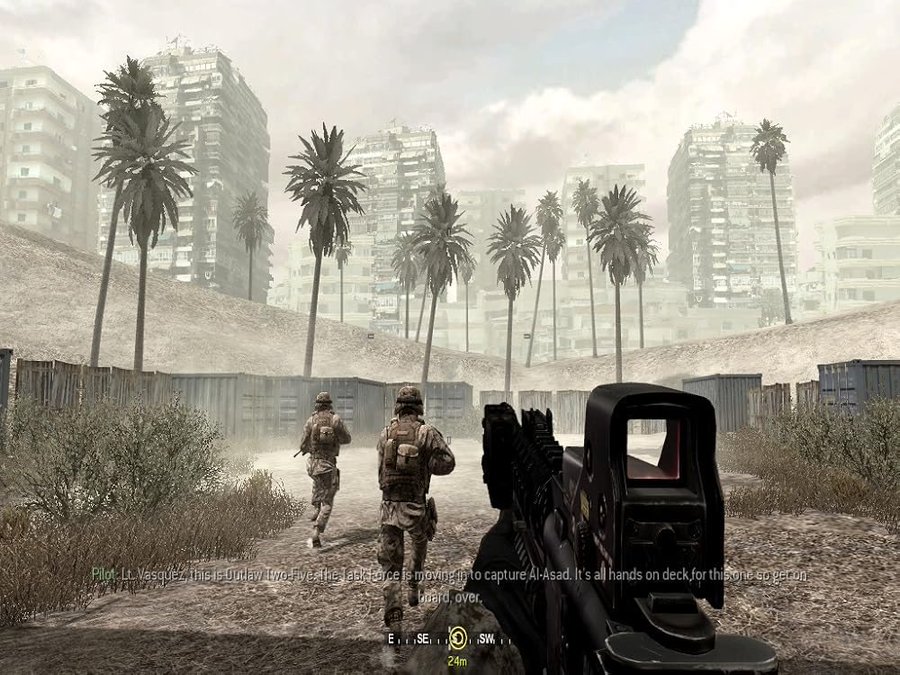Select the SE heading on the compass bar
Image resolution: width=900 pixels, height=675 pixels.
(421, 638)
